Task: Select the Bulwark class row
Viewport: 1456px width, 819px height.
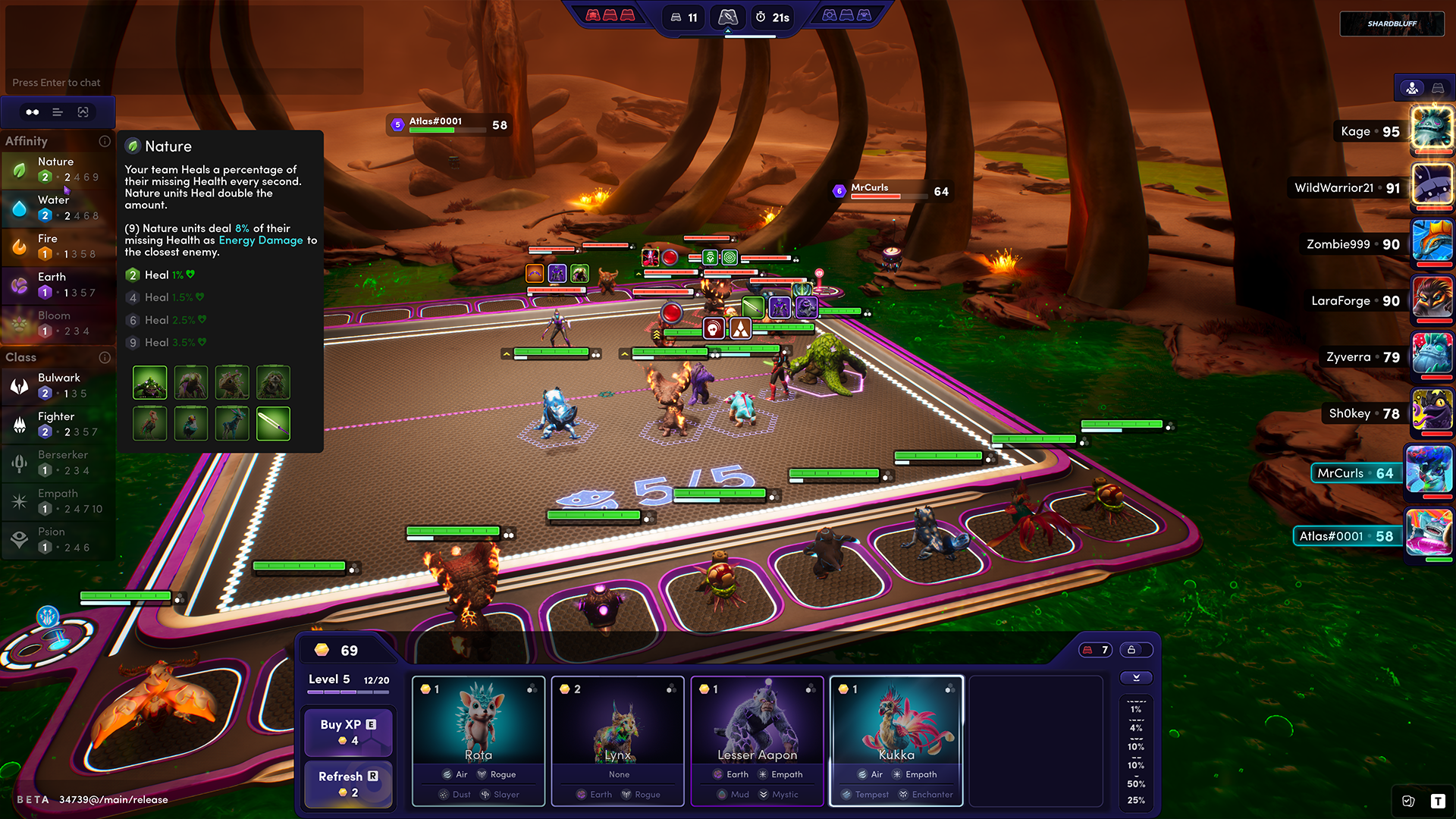Action: [x=58, y=385]
